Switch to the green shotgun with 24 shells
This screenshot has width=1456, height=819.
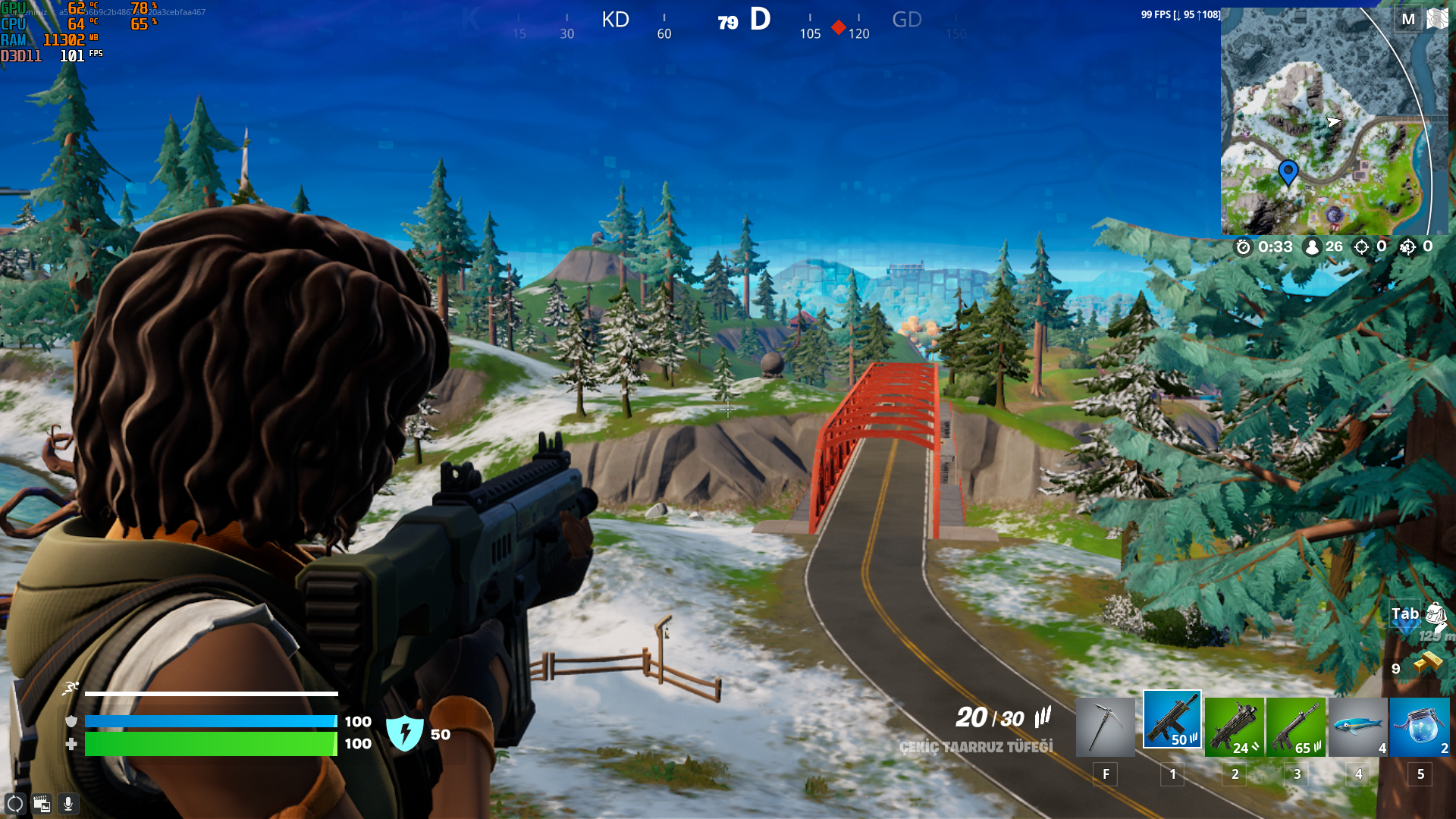(x=1234, y=726)
